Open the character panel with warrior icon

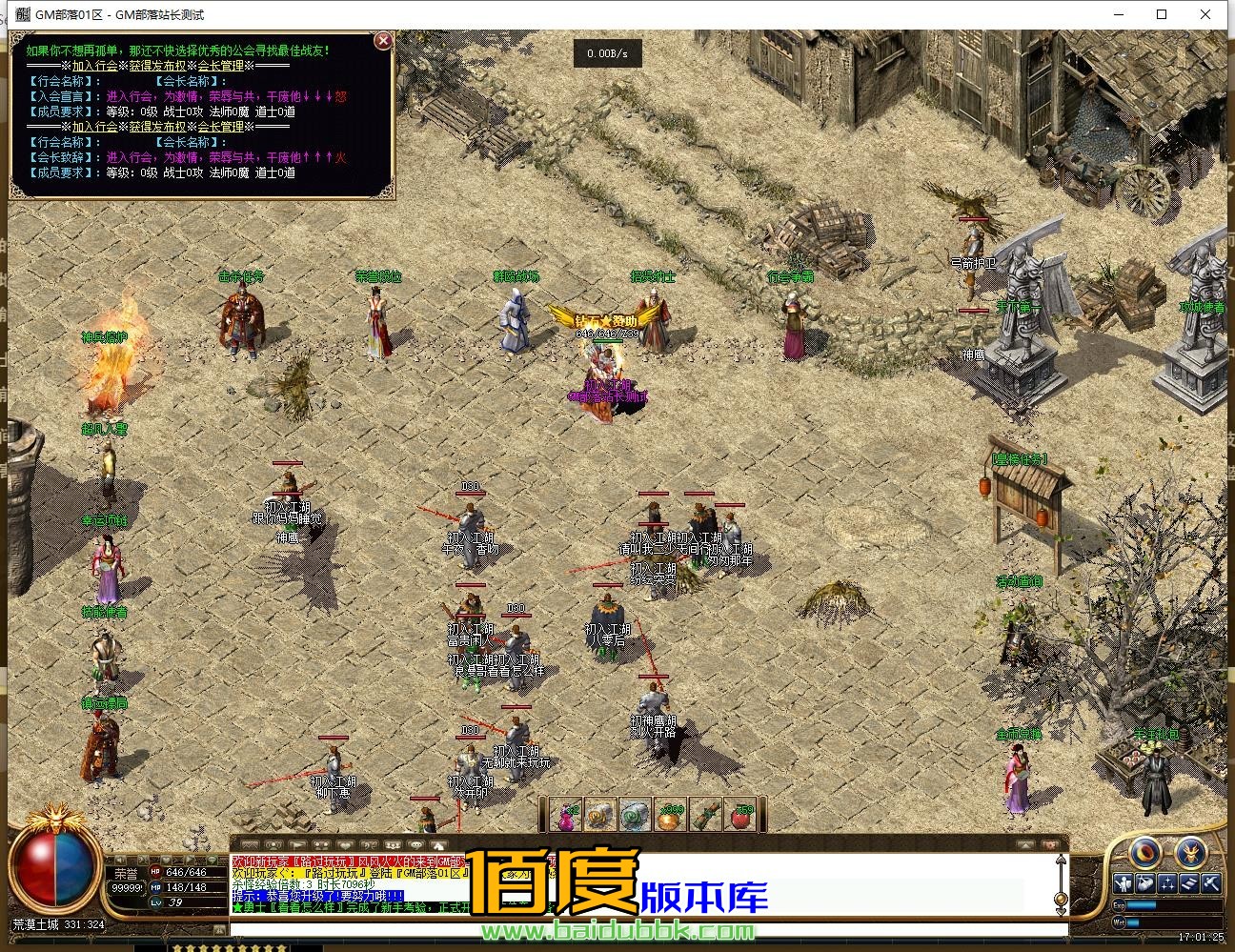click(1124, 884)
